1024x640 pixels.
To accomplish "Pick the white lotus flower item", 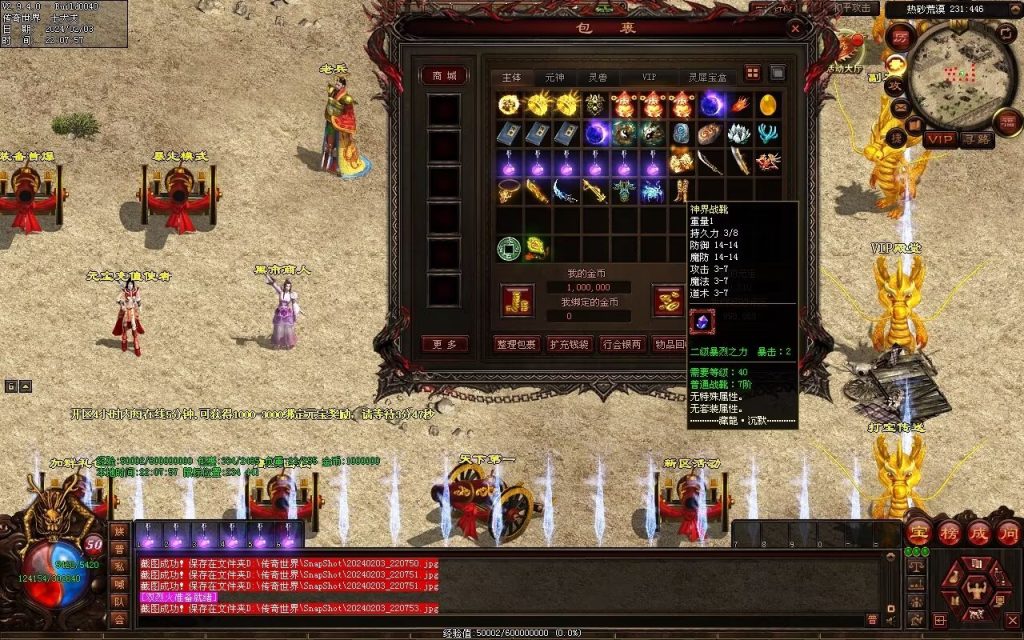I will coord(740,133).
